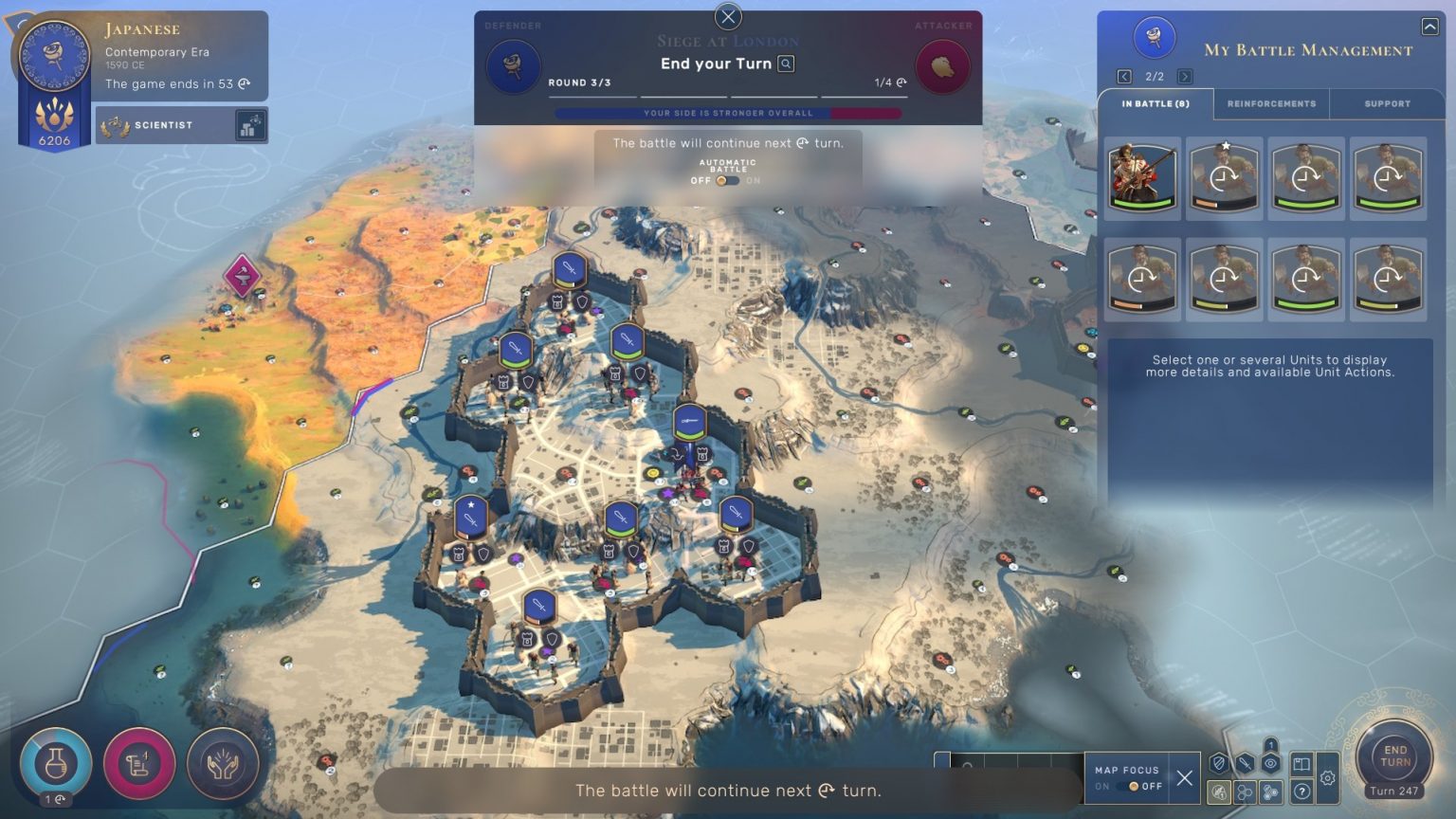Click the Scientist badge on the player panel

pyautogui.click(x=161, y=124)
